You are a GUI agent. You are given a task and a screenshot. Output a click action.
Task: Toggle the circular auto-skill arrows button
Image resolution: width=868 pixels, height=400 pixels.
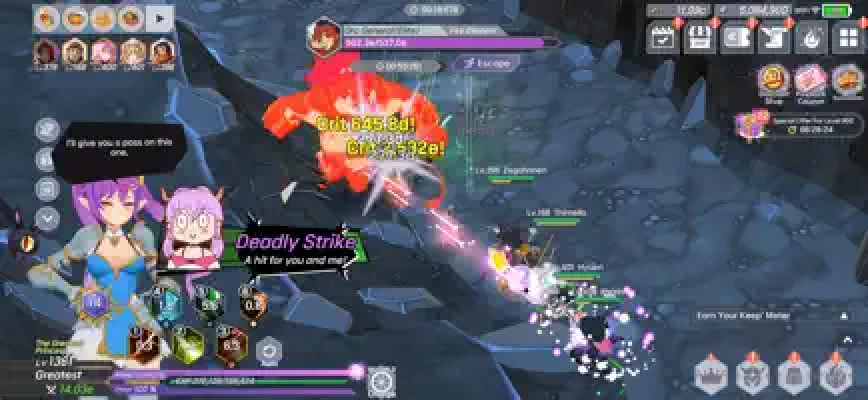pyautogui.click(x=267, y=349)
